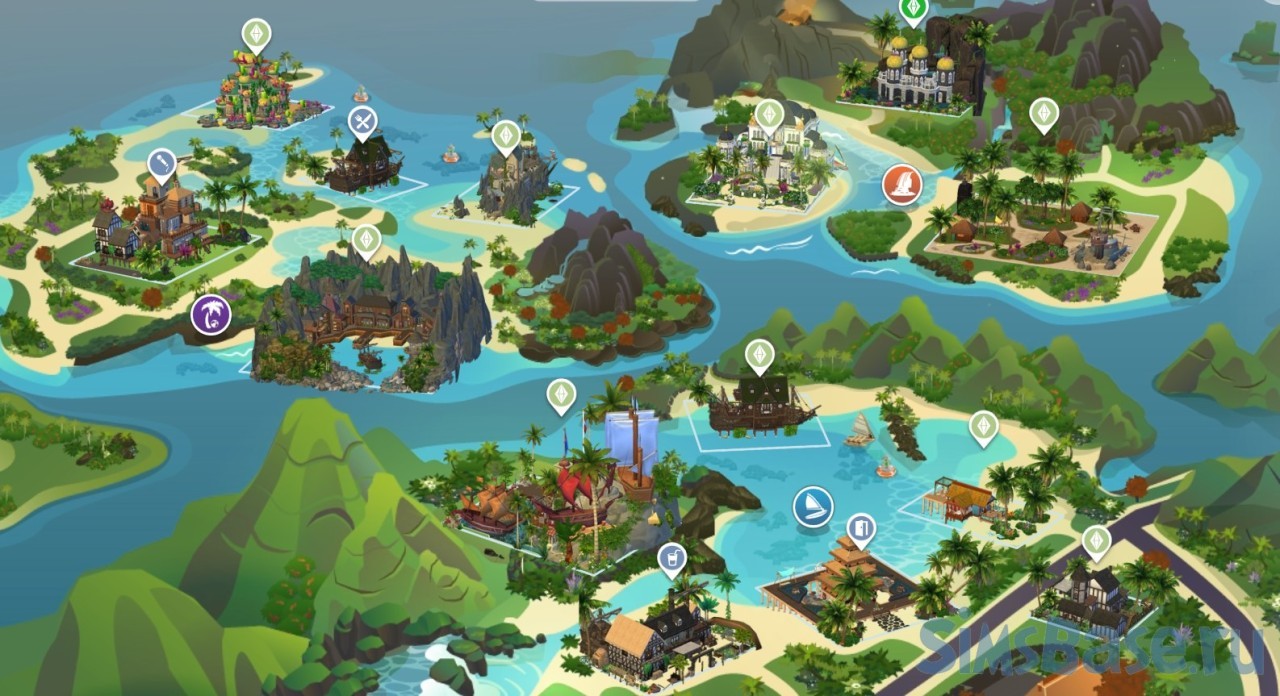Select the plumbob pin above the cave lodge
Viewport: 1280px width, 696px height.
pos(367,240)
